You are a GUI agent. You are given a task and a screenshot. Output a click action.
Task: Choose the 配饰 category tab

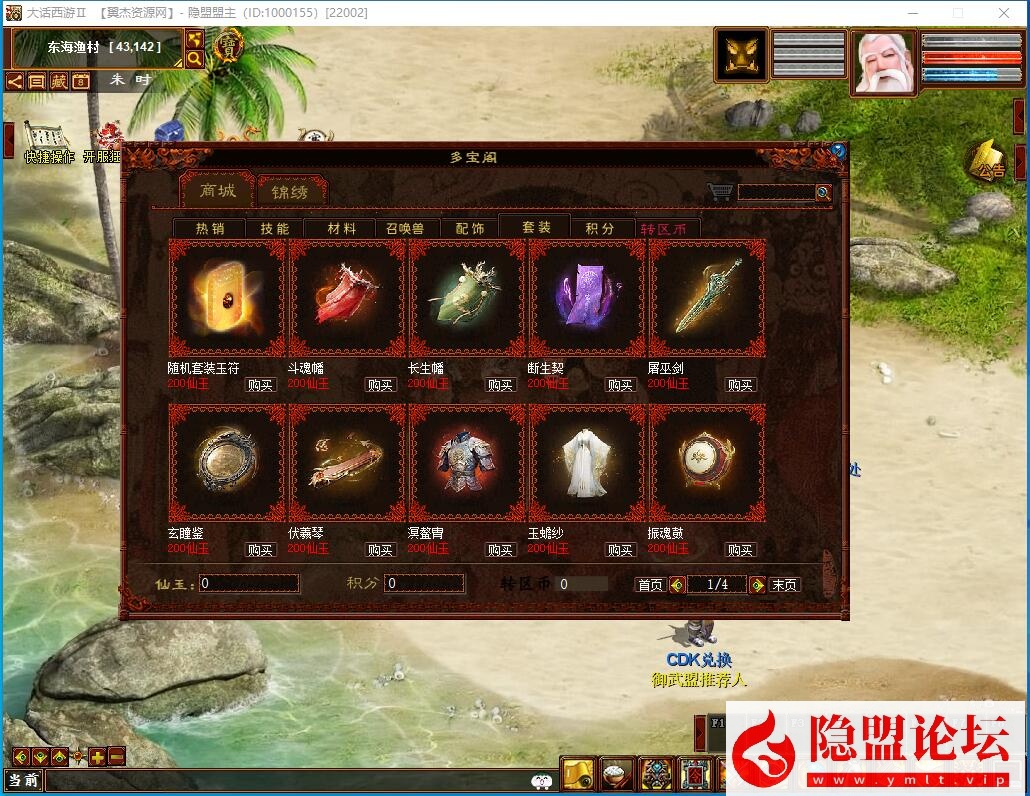pos(470,229)
